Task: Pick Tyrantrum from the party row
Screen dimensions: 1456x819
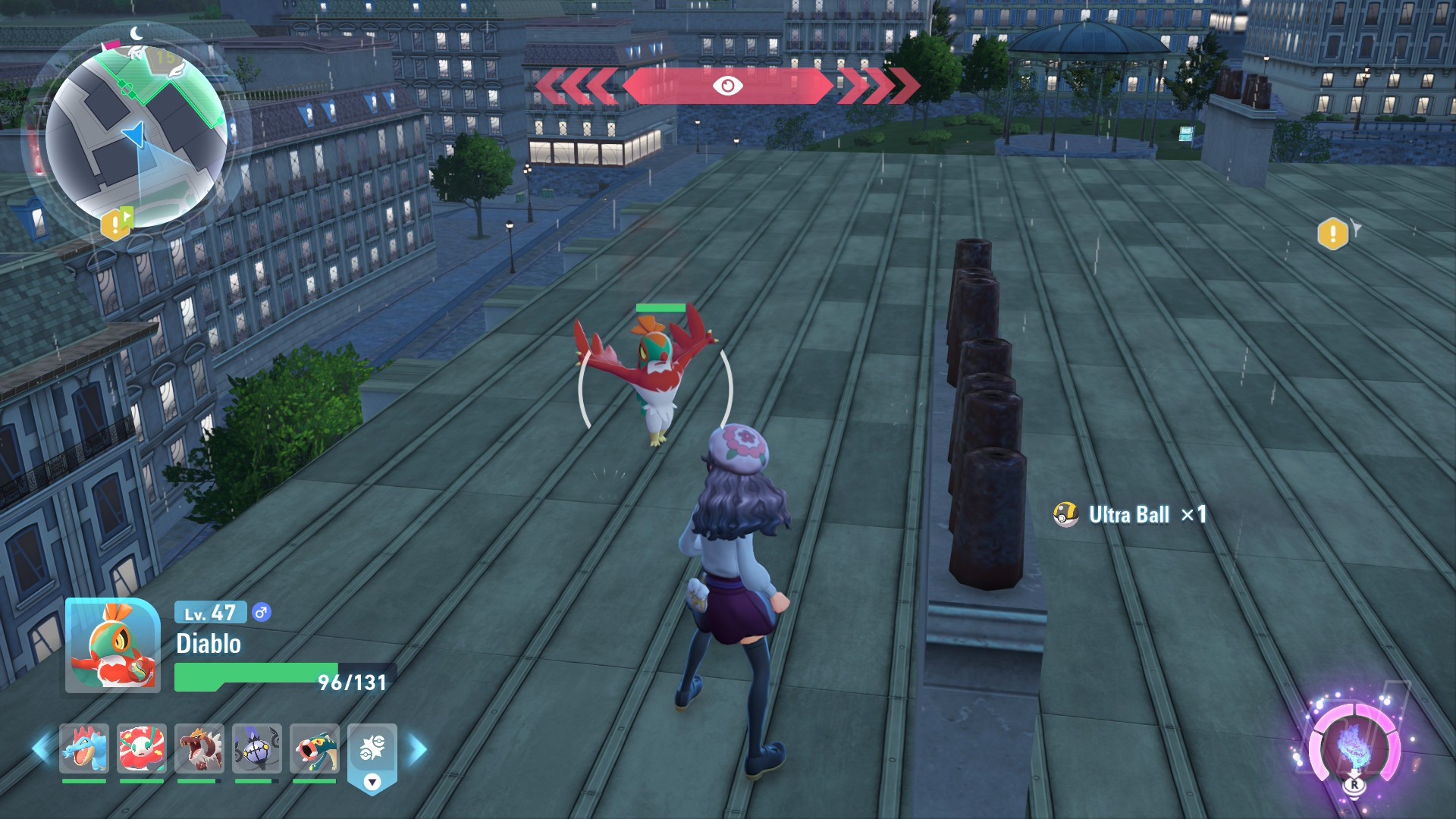Action: click(x=199, y=748)
